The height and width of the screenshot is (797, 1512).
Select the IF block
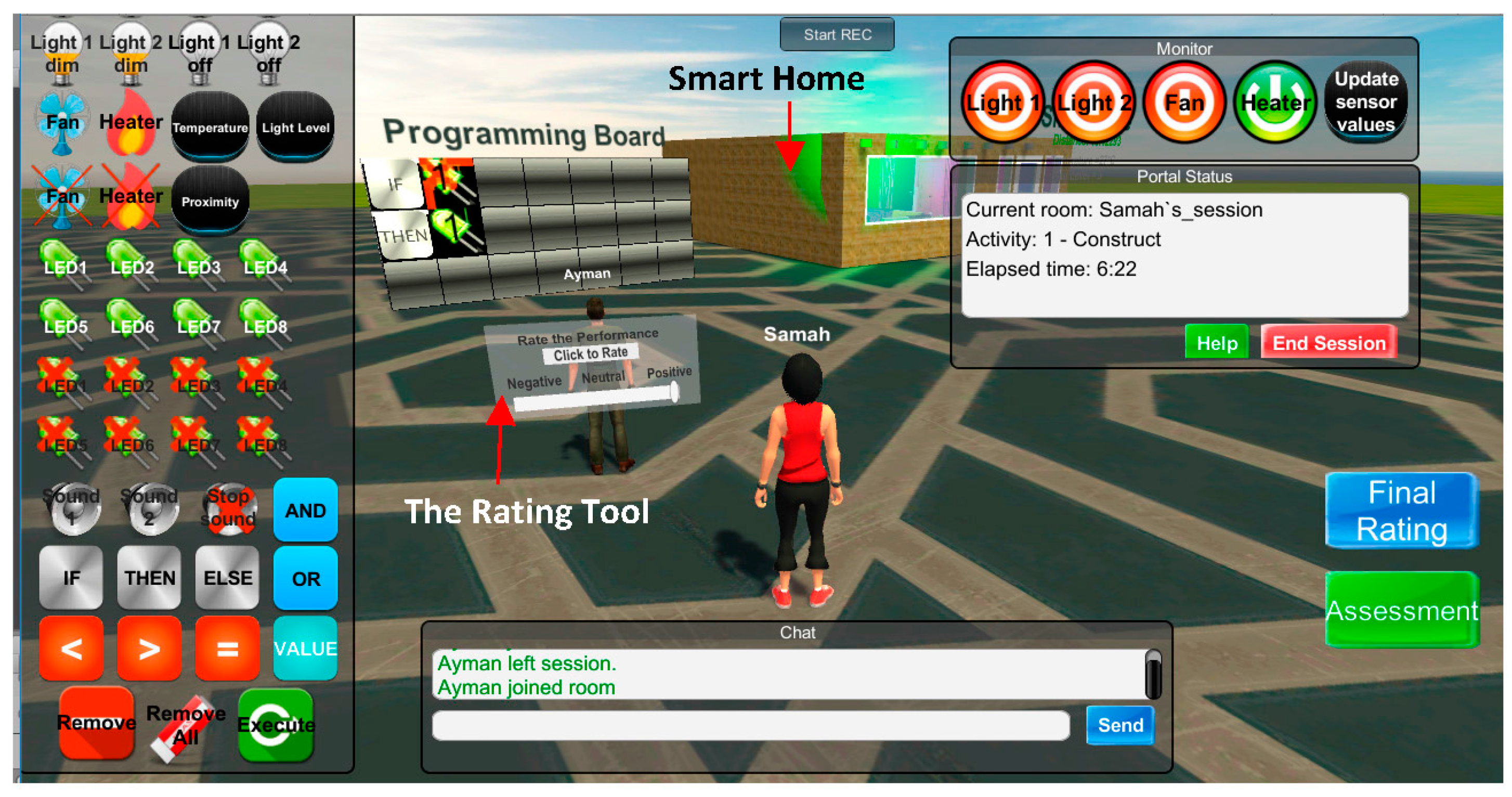point(71,578)
